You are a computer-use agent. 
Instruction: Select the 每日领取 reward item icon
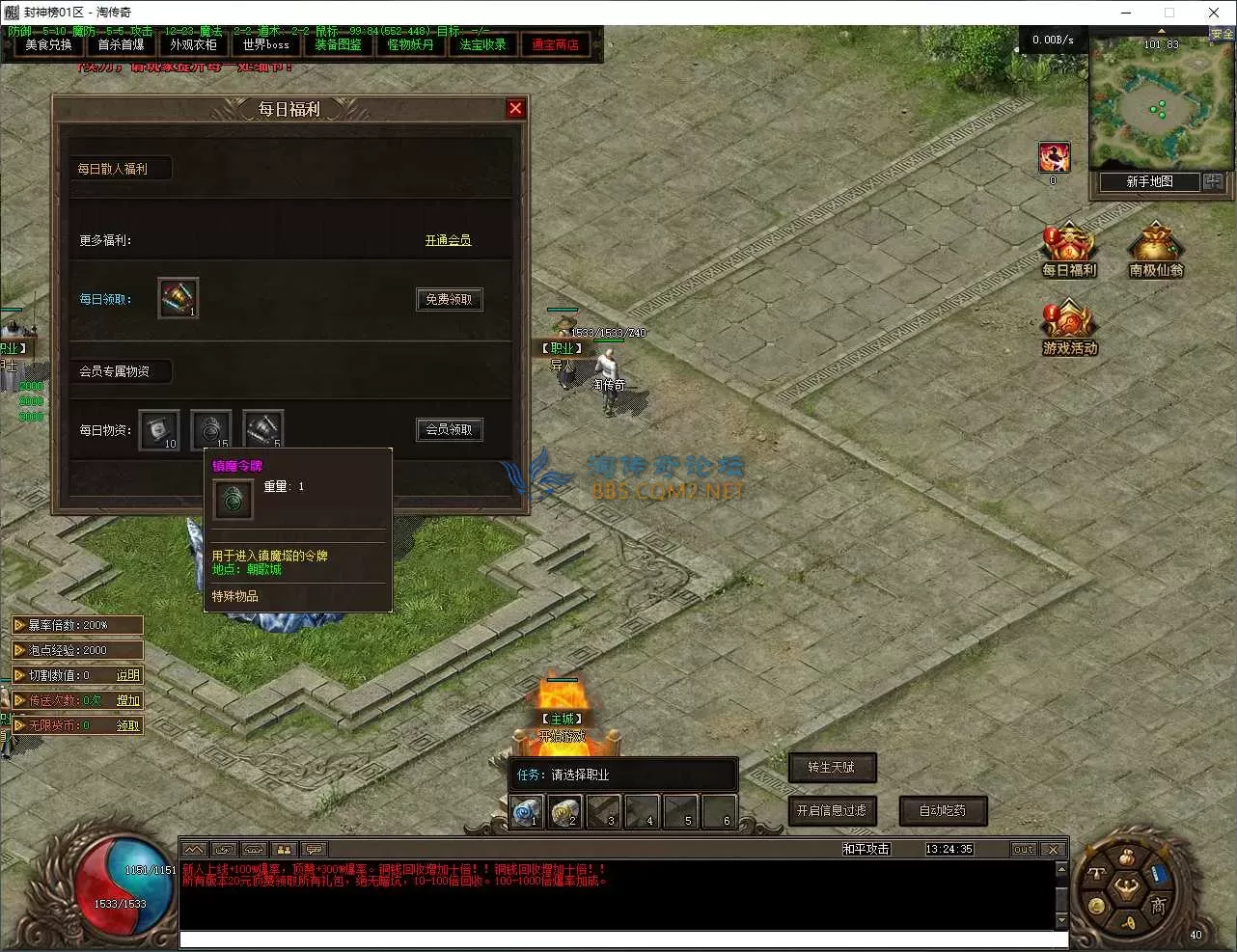(178, 298)
